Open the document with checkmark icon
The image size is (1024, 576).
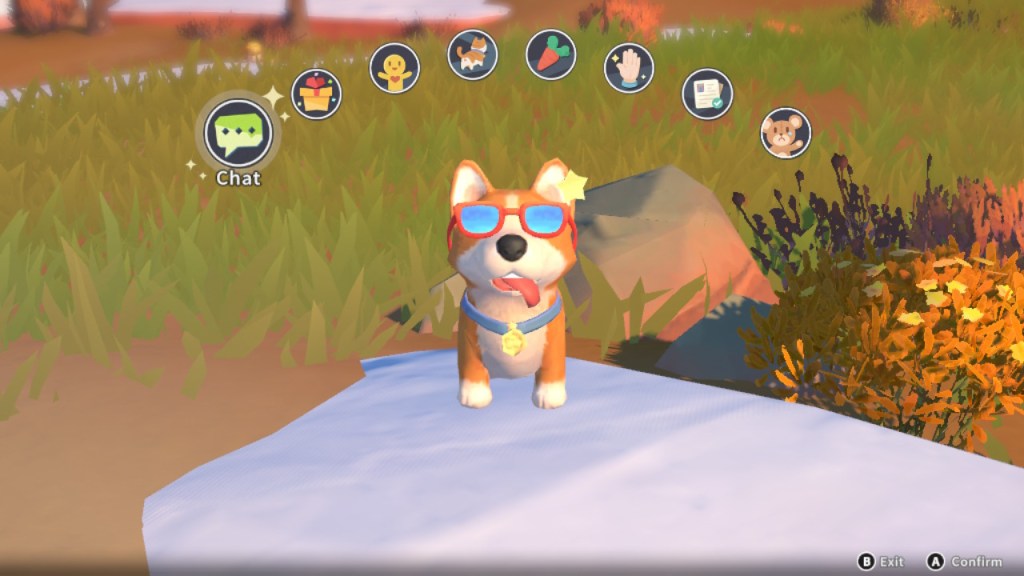(x=707, y=94)
